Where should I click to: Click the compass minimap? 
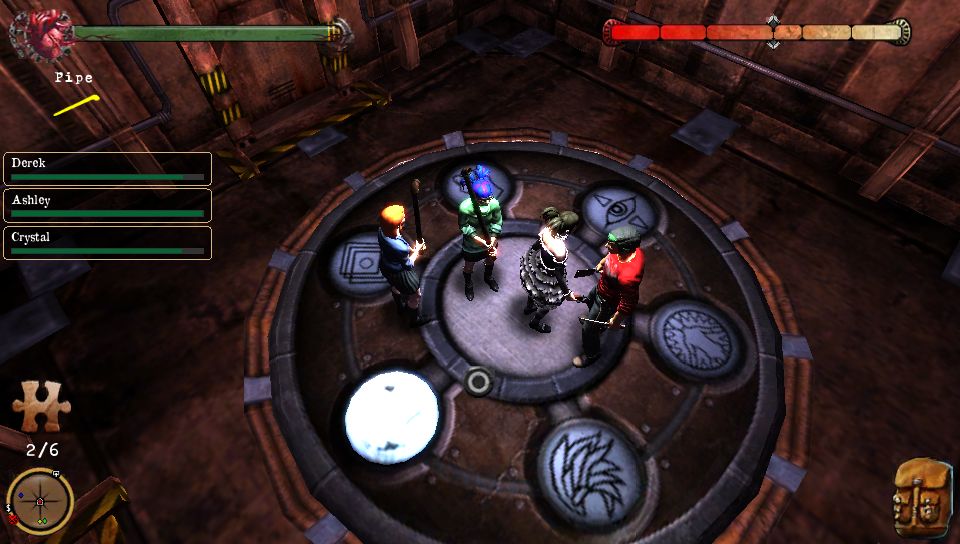click(x=40, y=500)
